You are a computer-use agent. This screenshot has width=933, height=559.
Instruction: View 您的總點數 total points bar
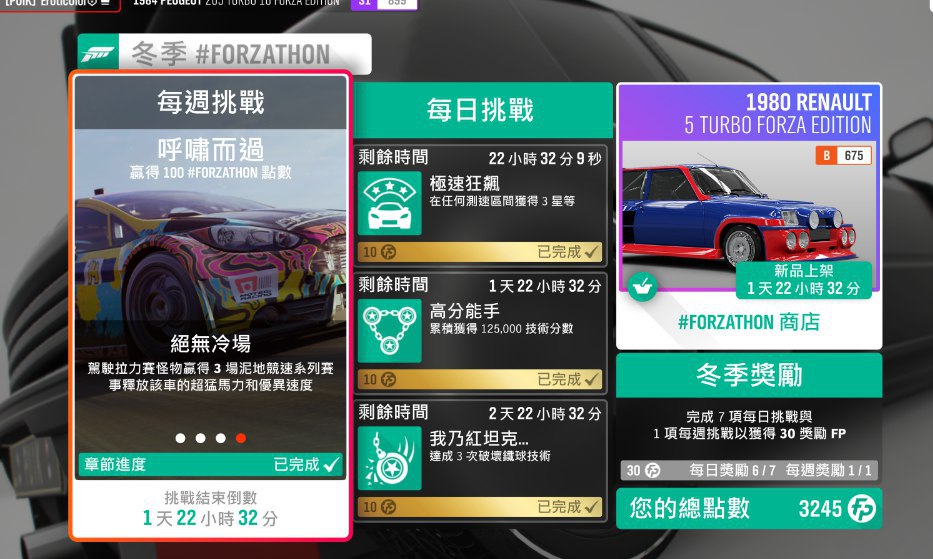click(749, 509)
